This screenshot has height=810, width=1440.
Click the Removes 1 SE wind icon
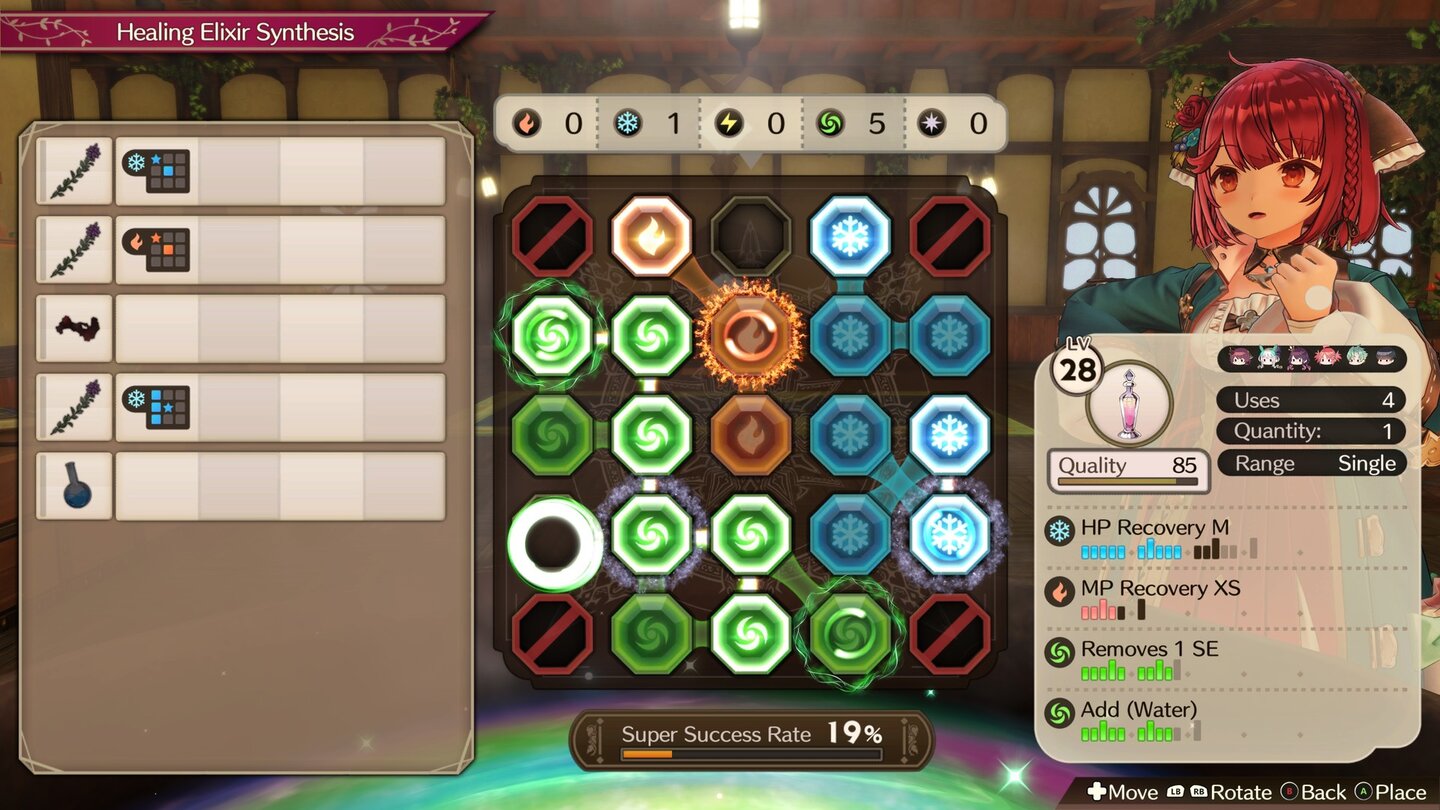[1057, 649]
